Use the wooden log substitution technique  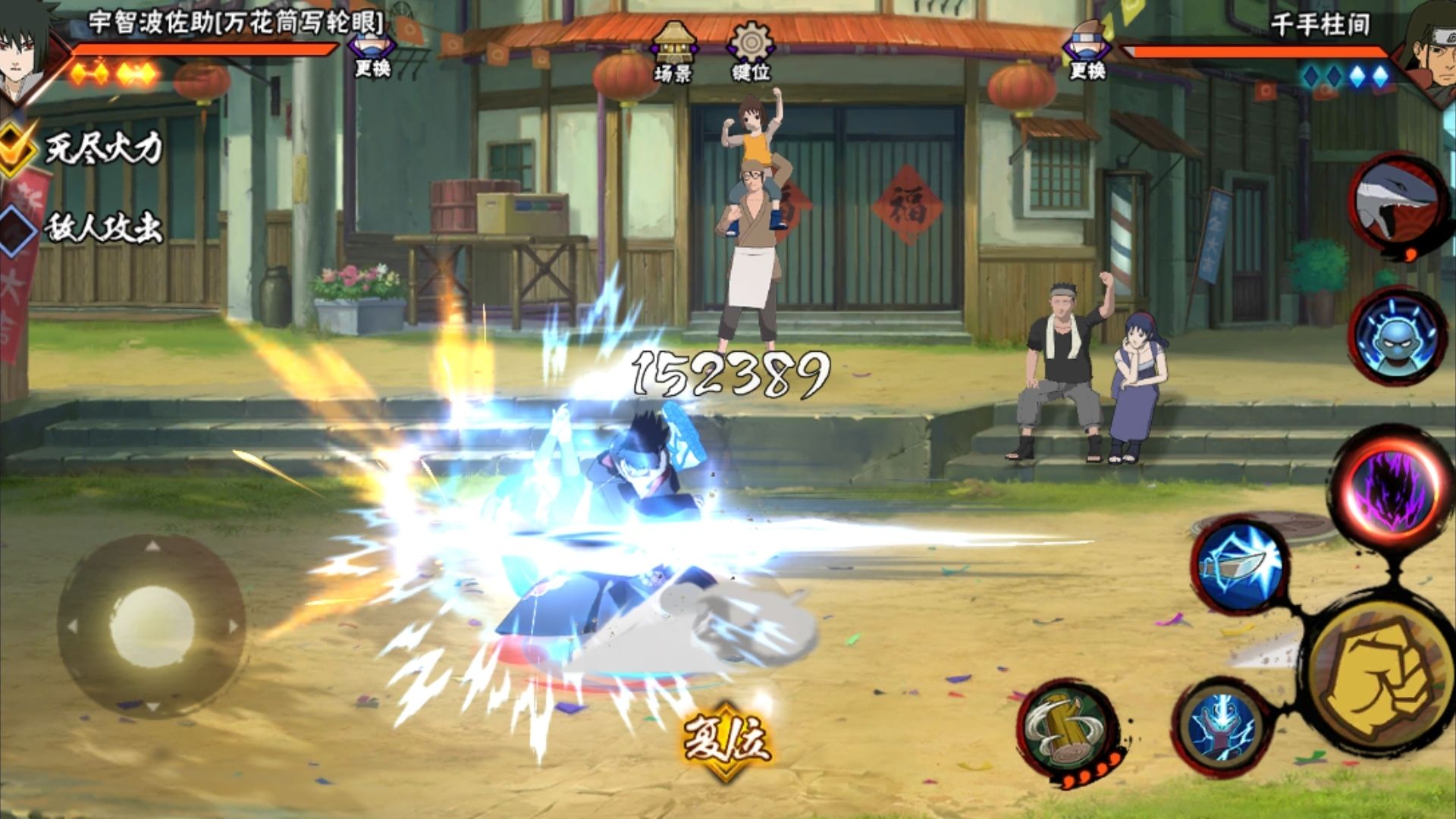(x=1068, y=730)
